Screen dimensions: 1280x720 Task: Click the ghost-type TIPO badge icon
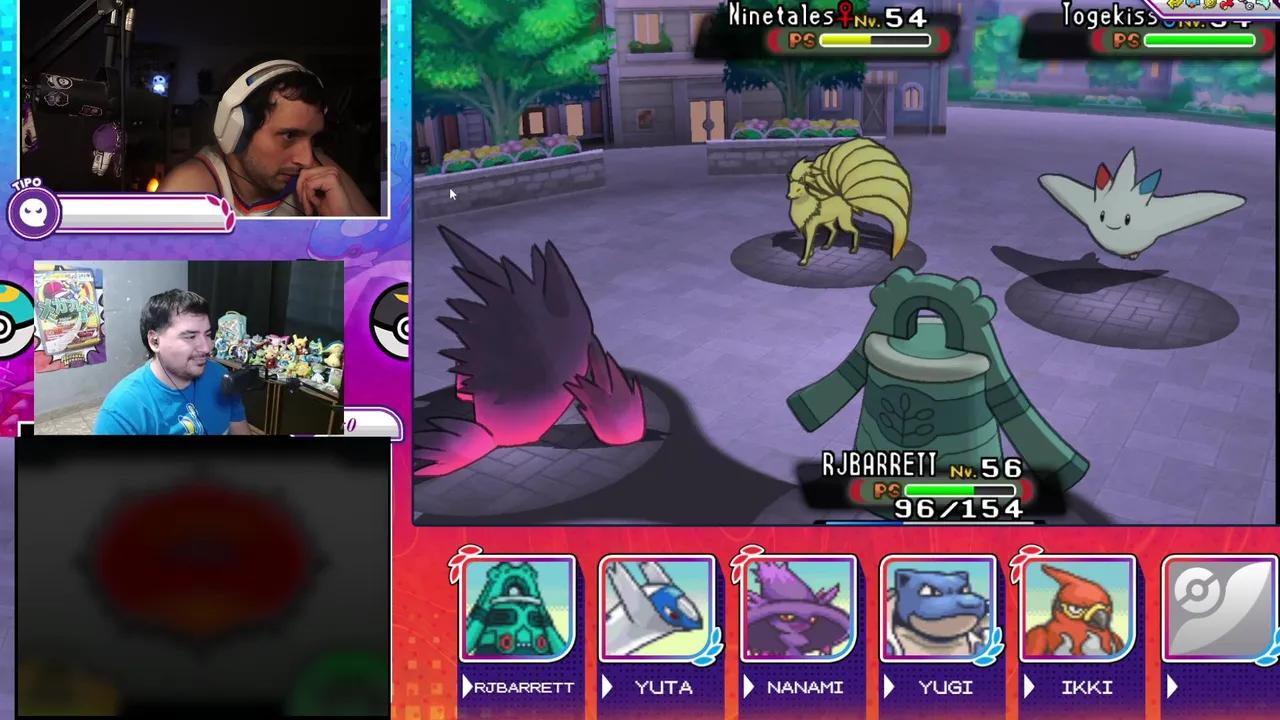click(33, 210)
